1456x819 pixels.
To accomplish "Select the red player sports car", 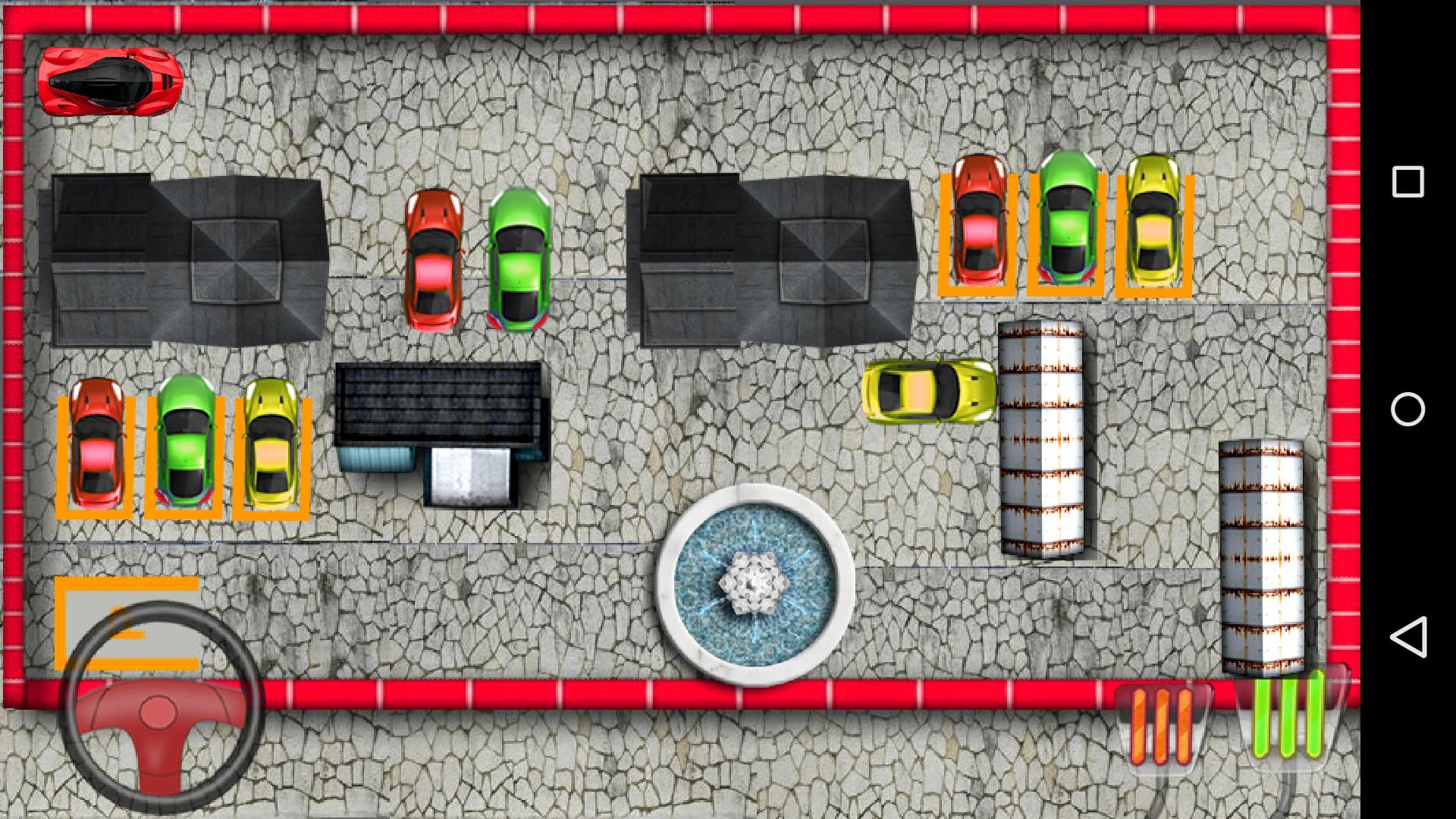I will 110,83.
